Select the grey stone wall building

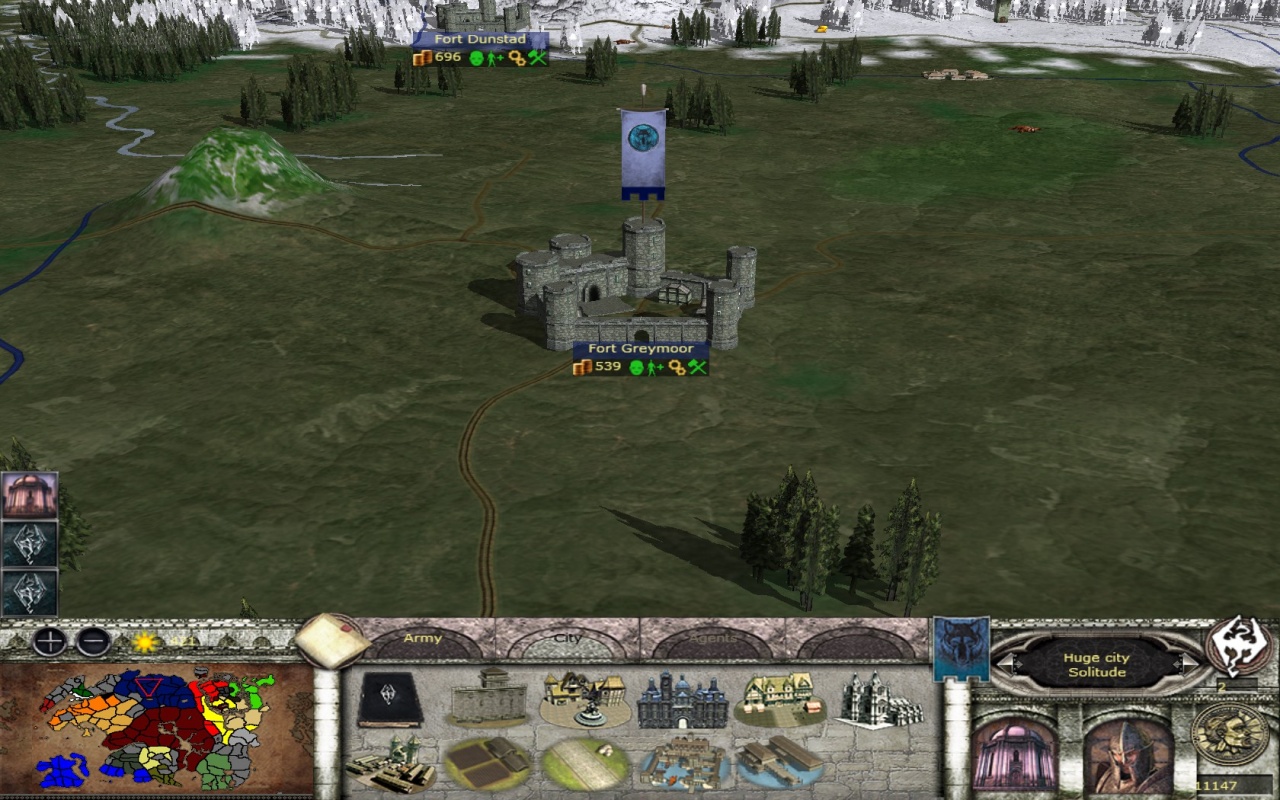tap(487, 697)
